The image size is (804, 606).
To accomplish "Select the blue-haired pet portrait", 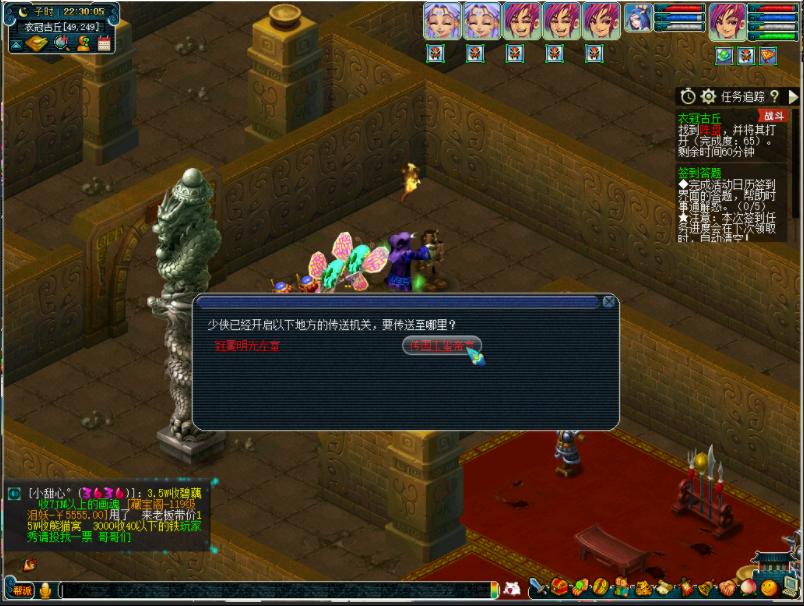I will tap(638, 18).
